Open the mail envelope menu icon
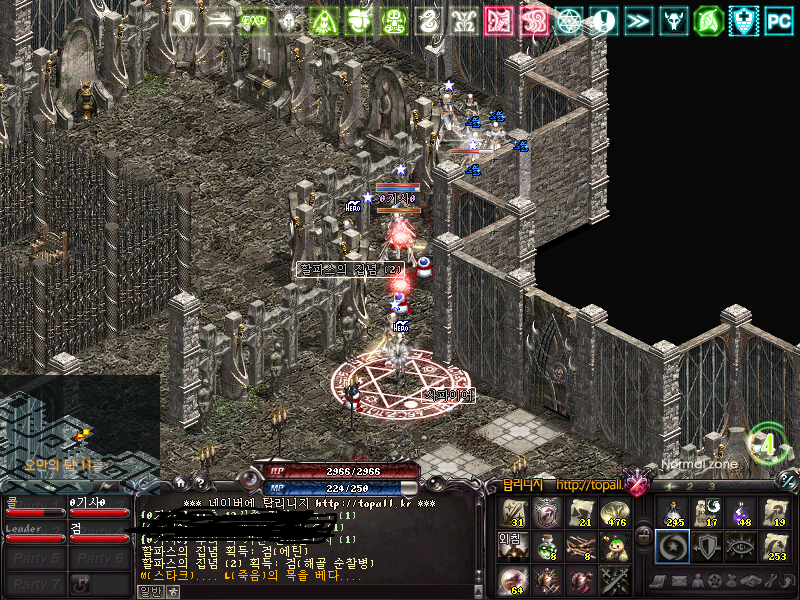Screen dimensions: 800x600 click(680, 581)
